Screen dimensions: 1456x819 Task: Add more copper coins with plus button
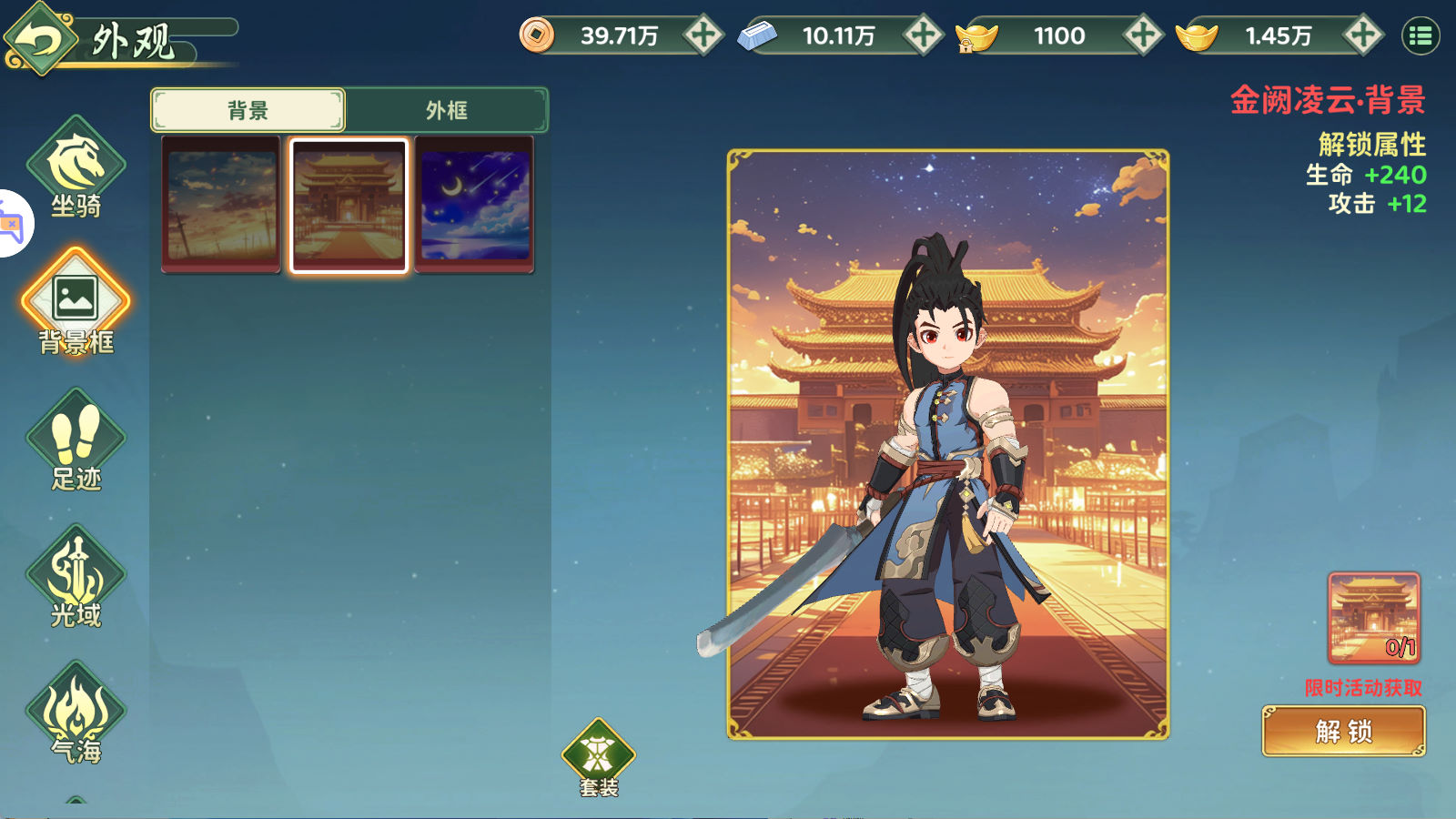pyautogui.click(x=703, y=35)
